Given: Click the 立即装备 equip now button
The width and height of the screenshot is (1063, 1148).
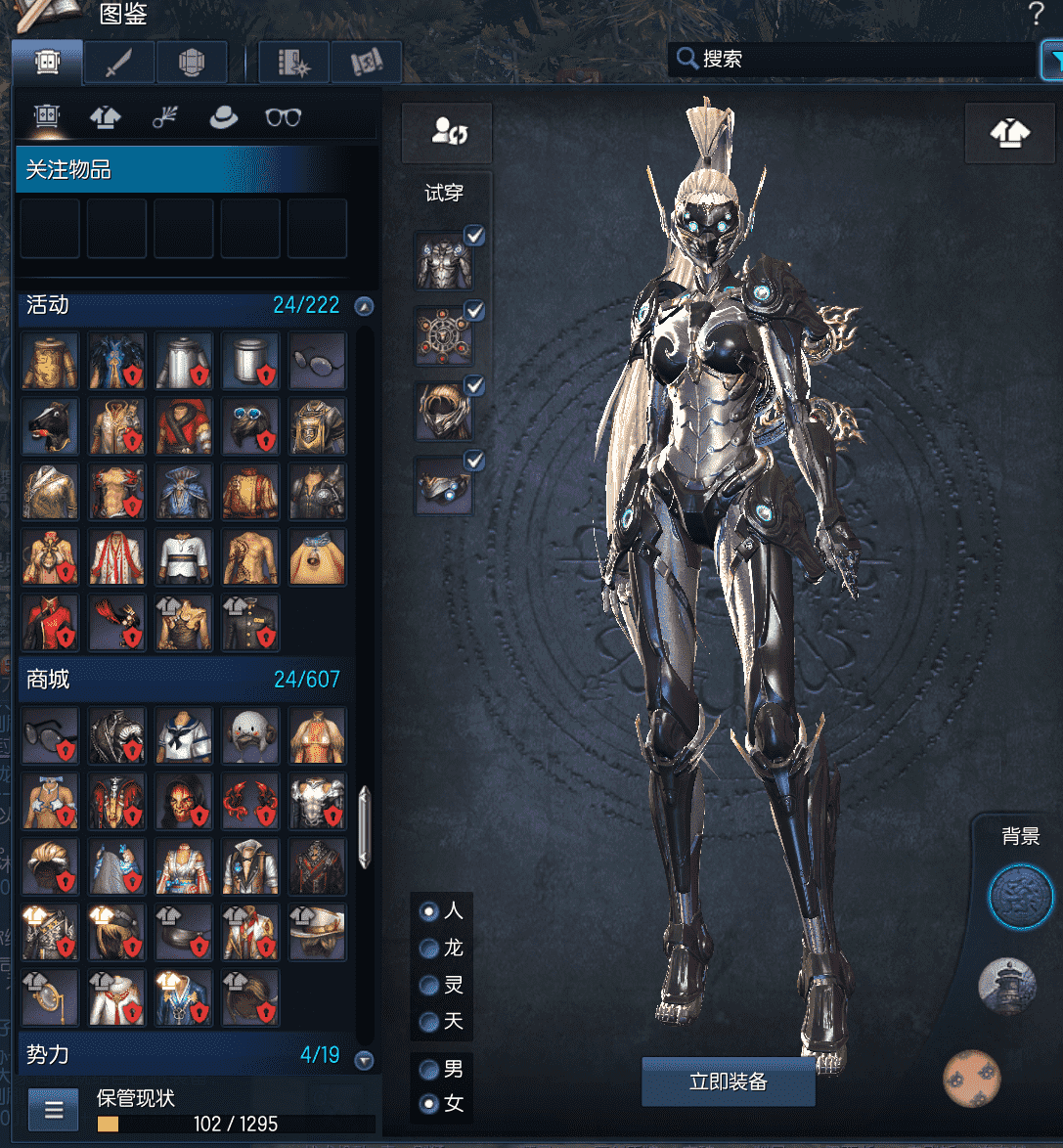Looking at the screenshot, I should coord(728,1082).
